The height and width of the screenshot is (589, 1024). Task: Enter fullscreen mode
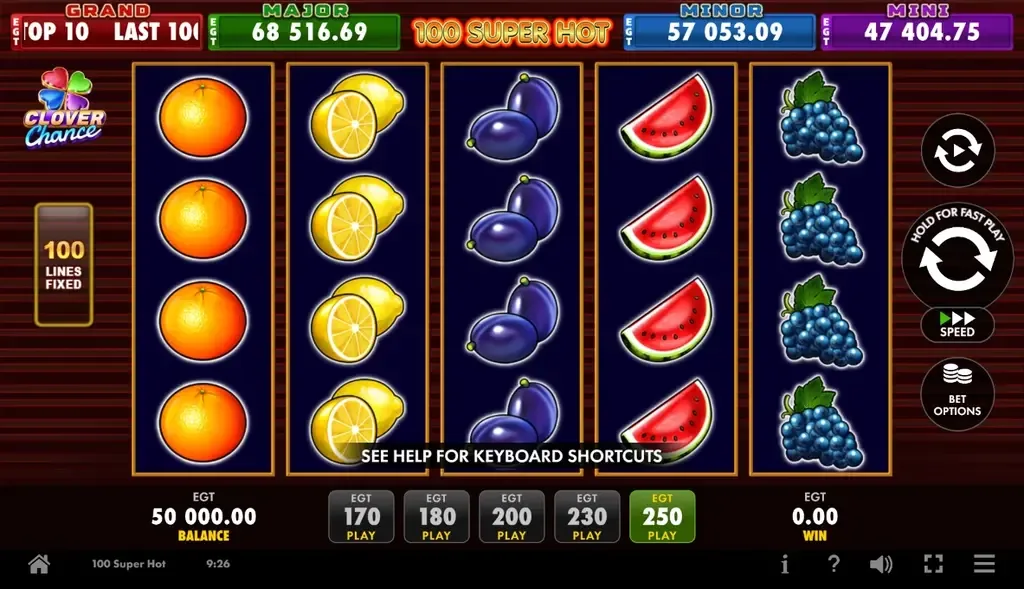click(933, 565)
